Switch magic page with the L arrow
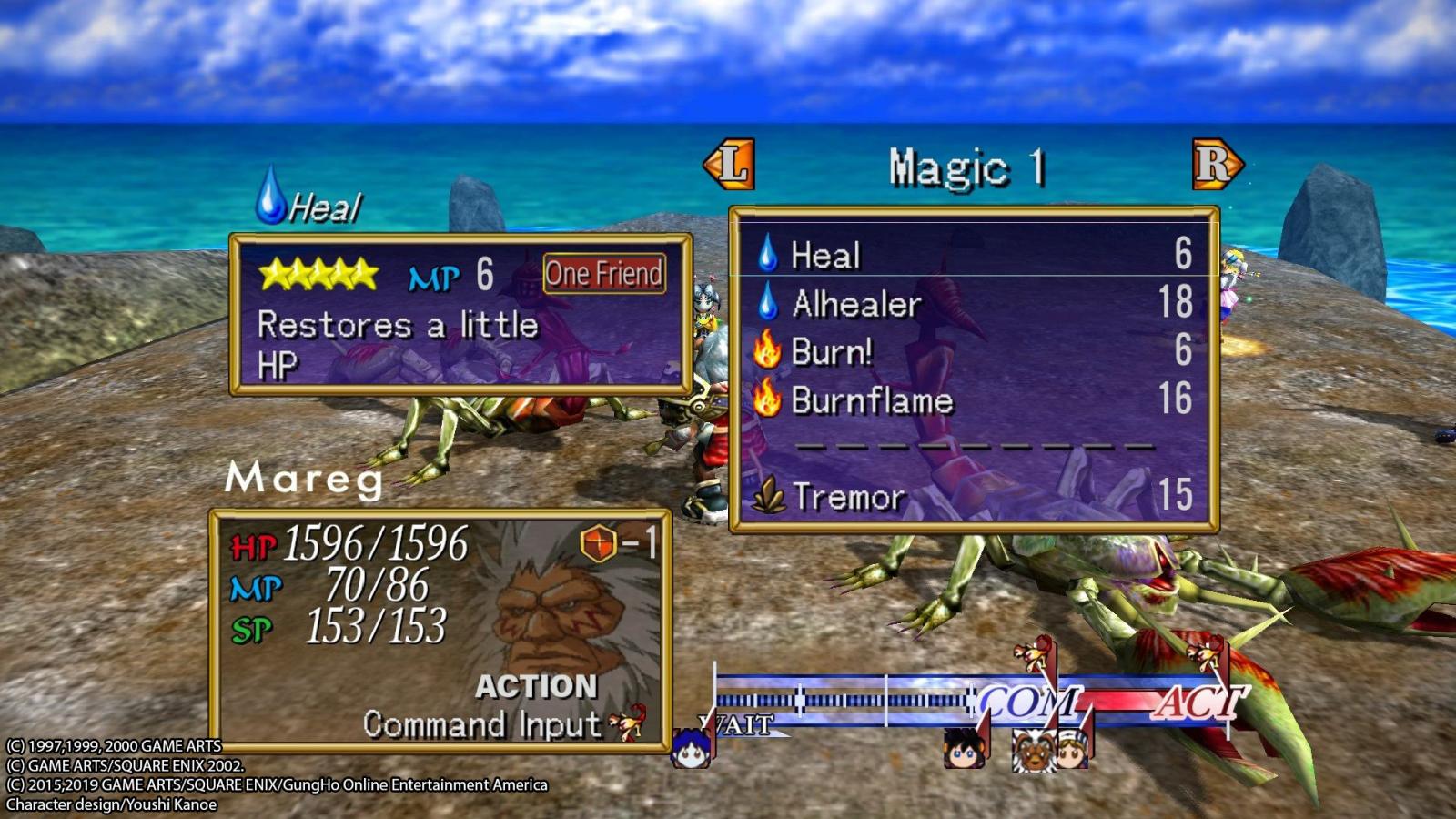The height and width of the screenshot is (819, 1456). pyautogui.click(x=730, y=165)
